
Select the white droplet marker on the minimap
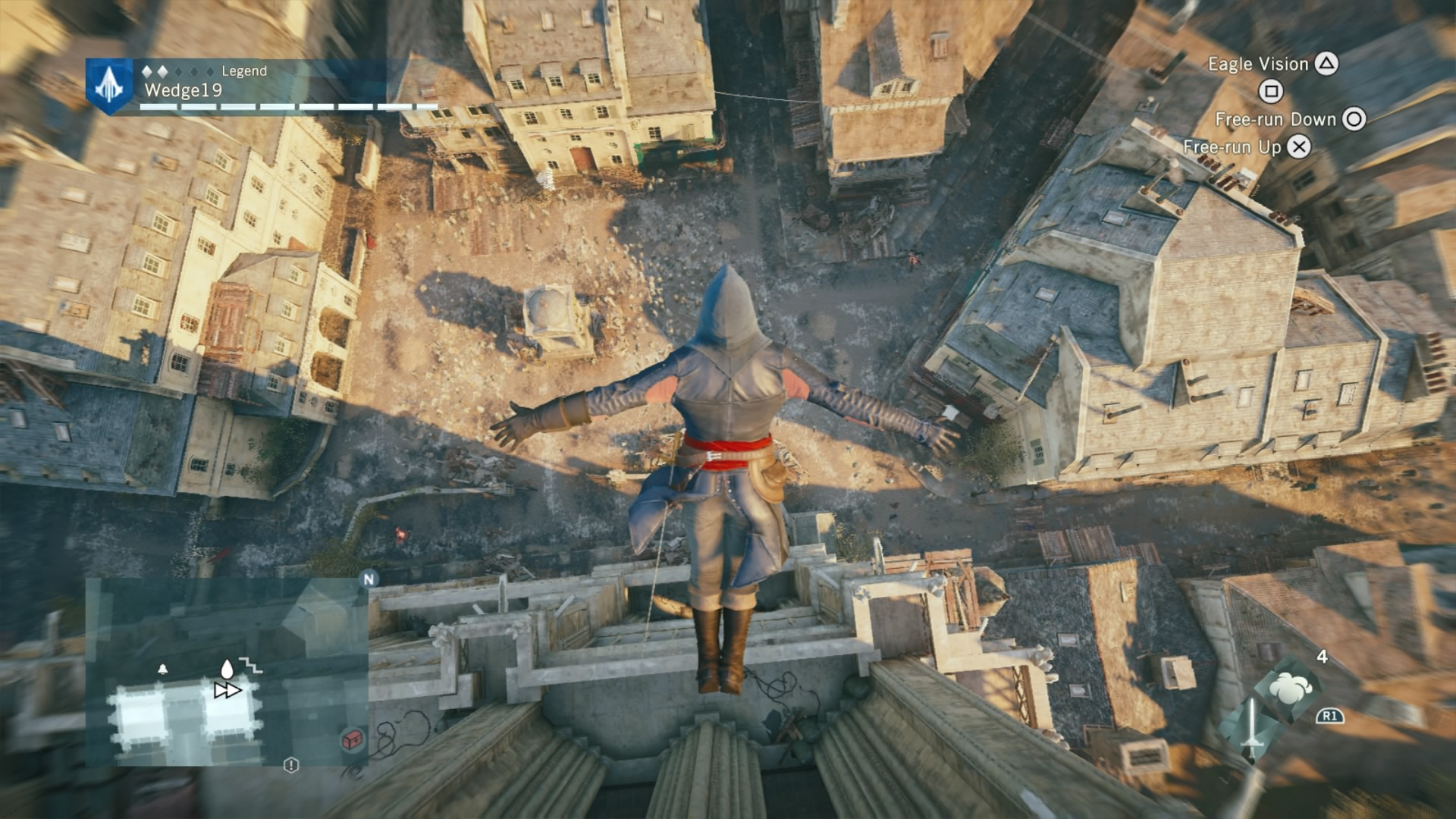click(x=226, y=669)
